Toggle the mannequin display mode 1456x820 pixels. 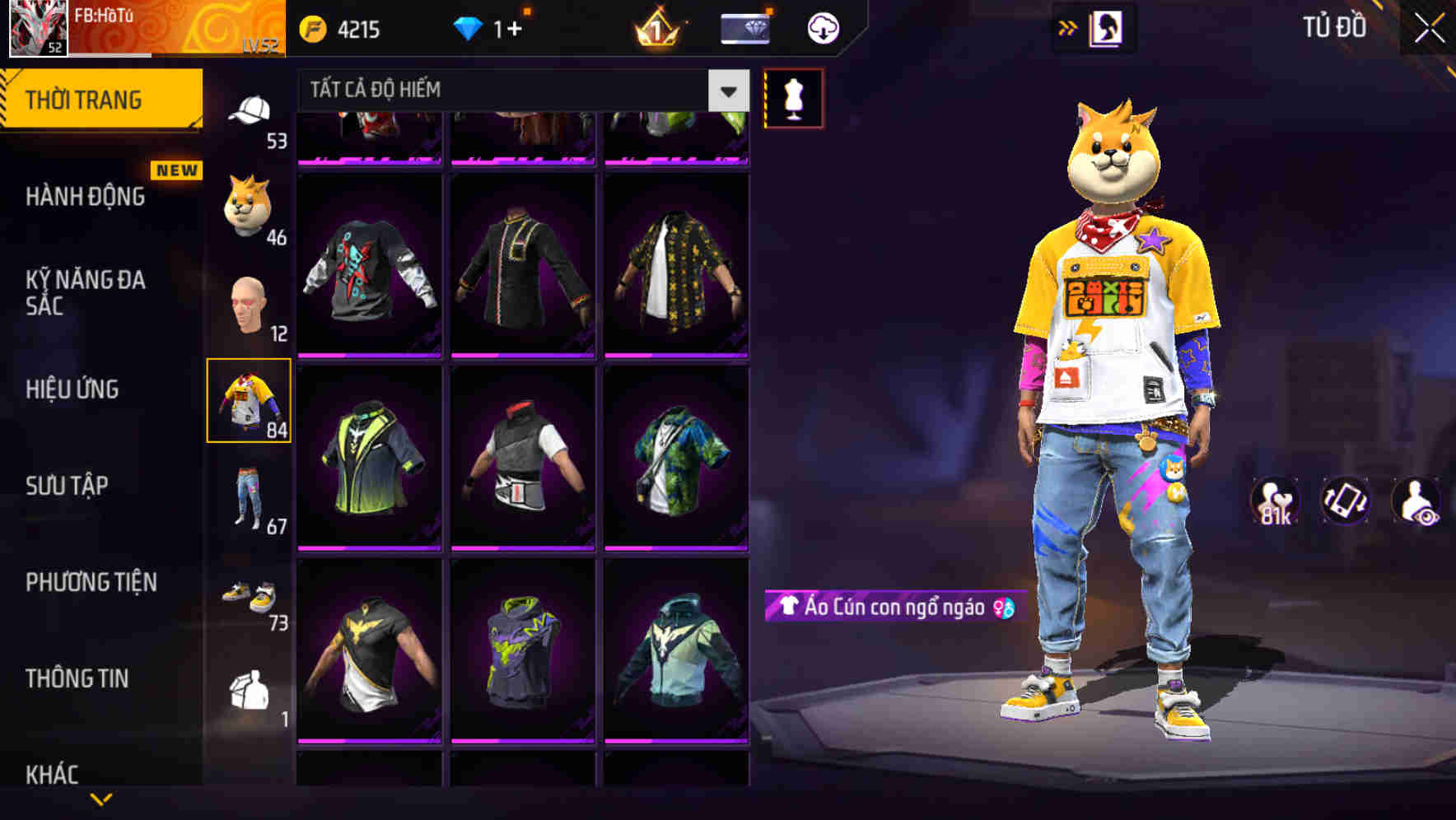[793, 97]
